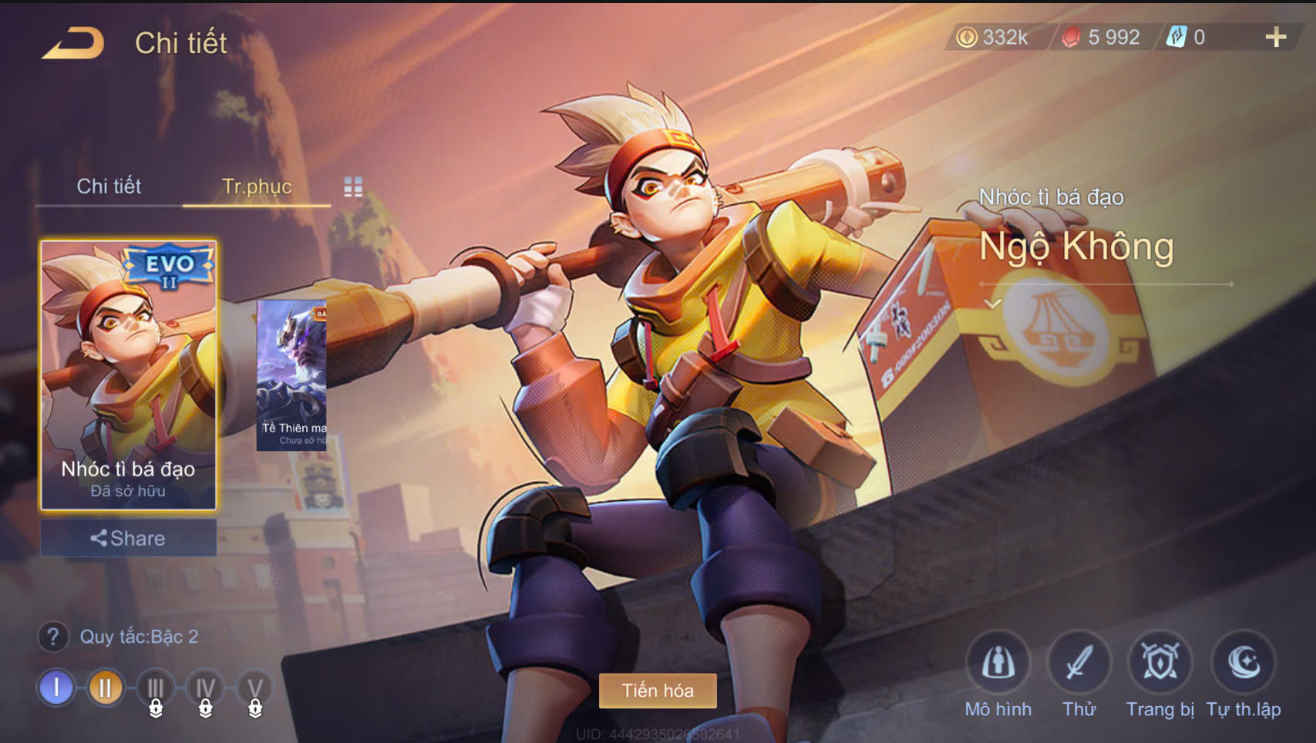
Task: Open Trang bị equipment shield icon
Action: [x=1158, y=660]
